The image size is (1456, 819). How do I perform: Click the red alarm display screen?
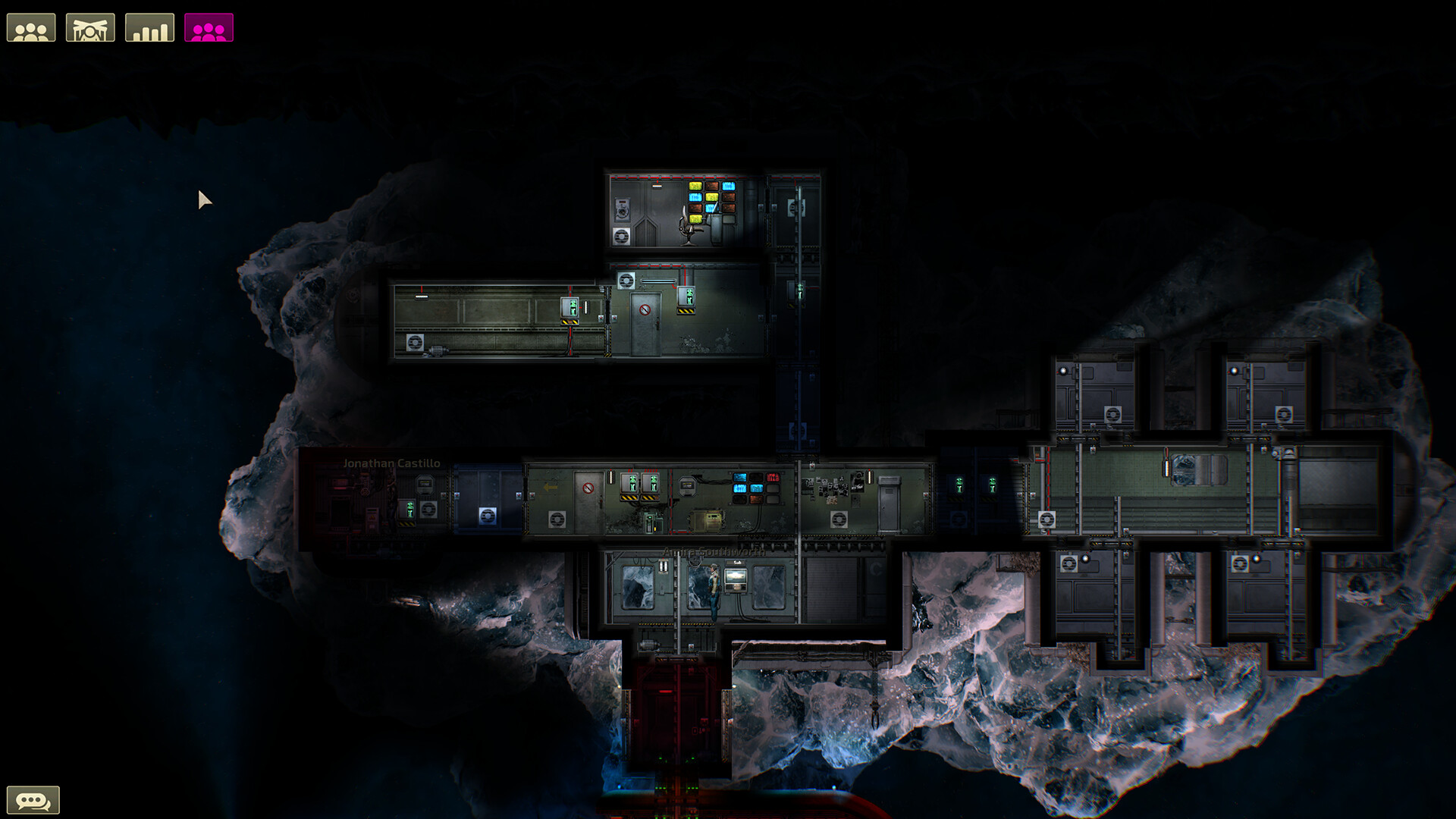click(773, 477)
